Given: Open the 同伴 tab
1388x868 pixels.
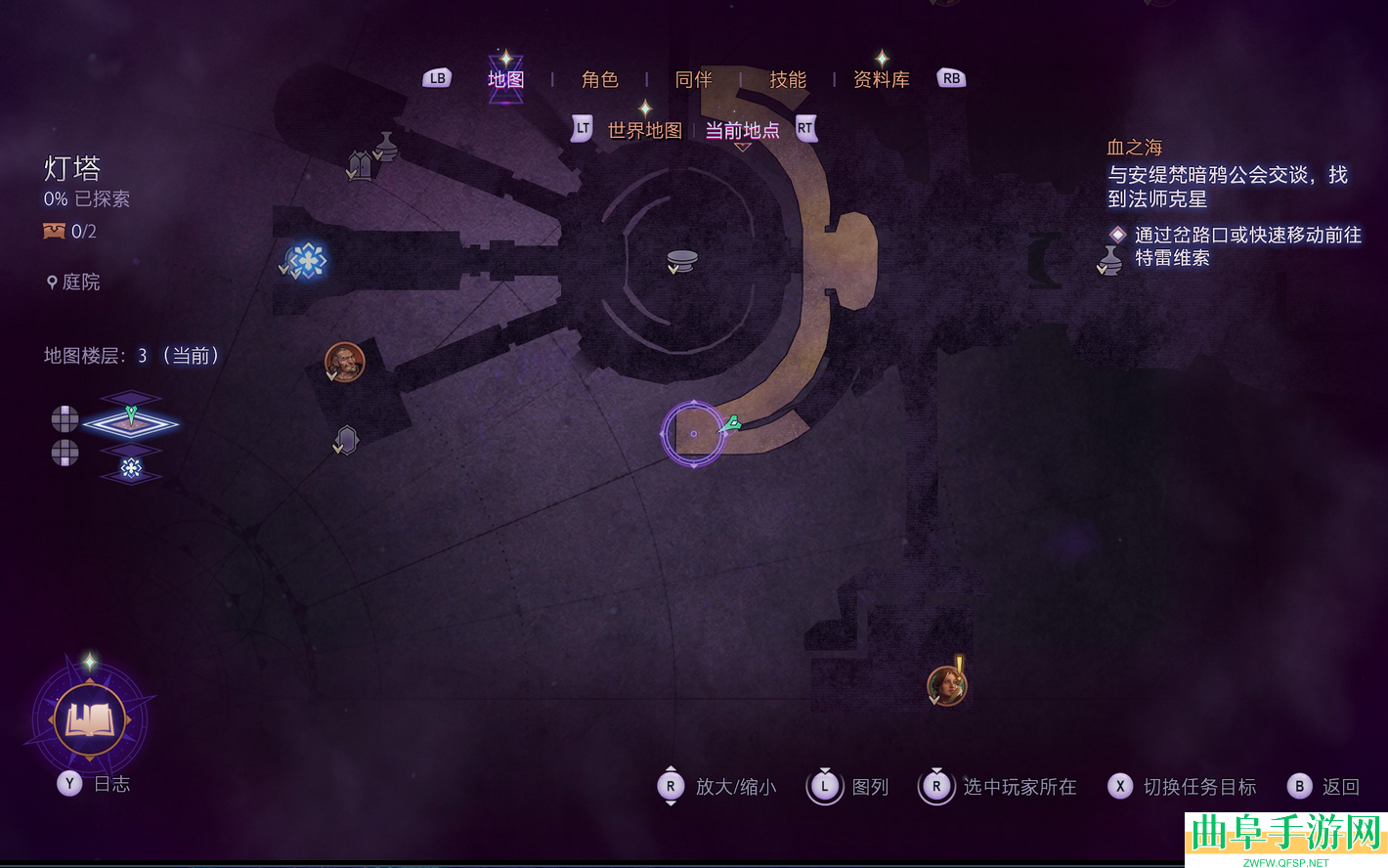Looking at the screenshot, I should 693,79.
